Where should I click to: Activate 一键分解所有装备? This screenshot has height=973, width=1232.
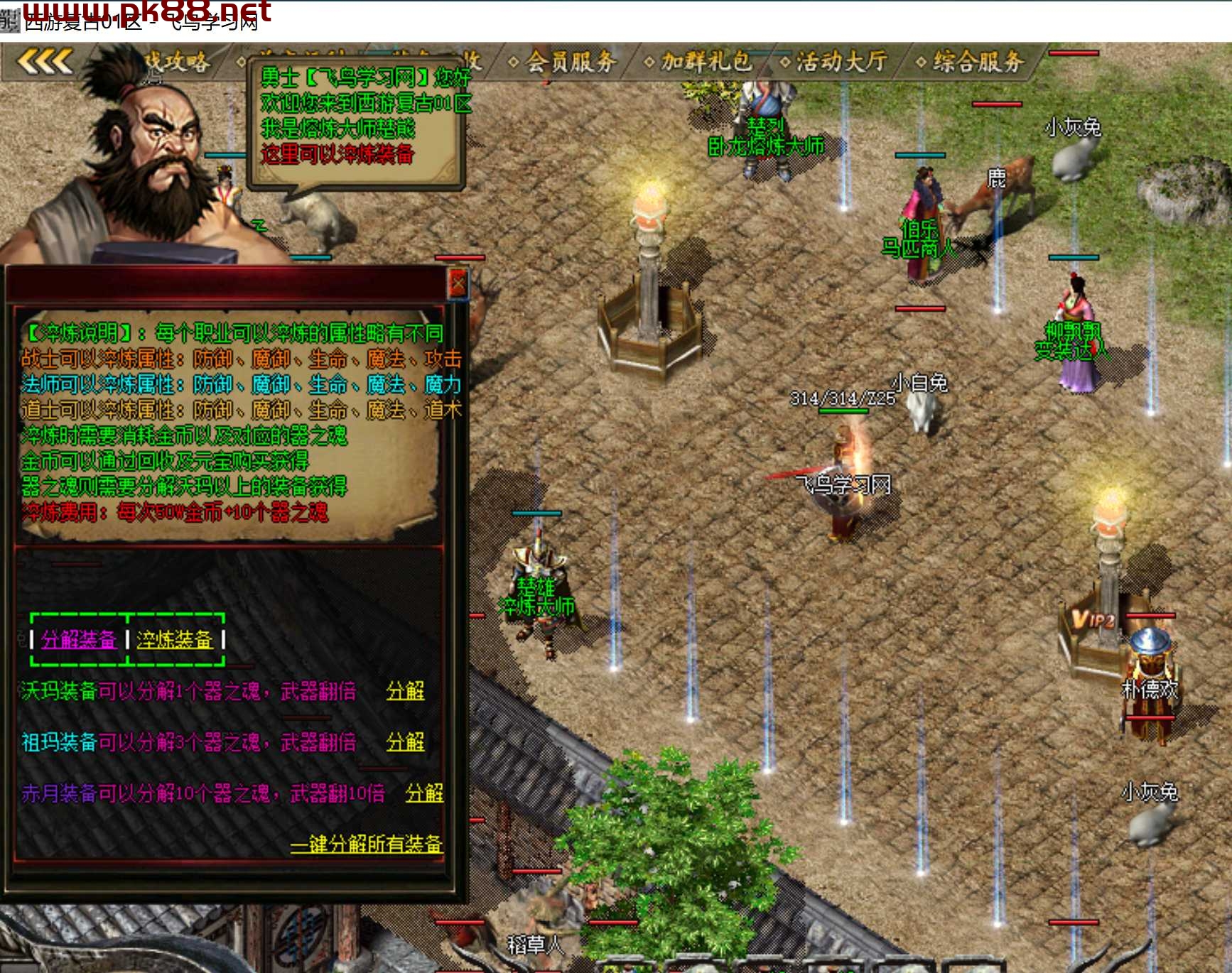(366, 844)
